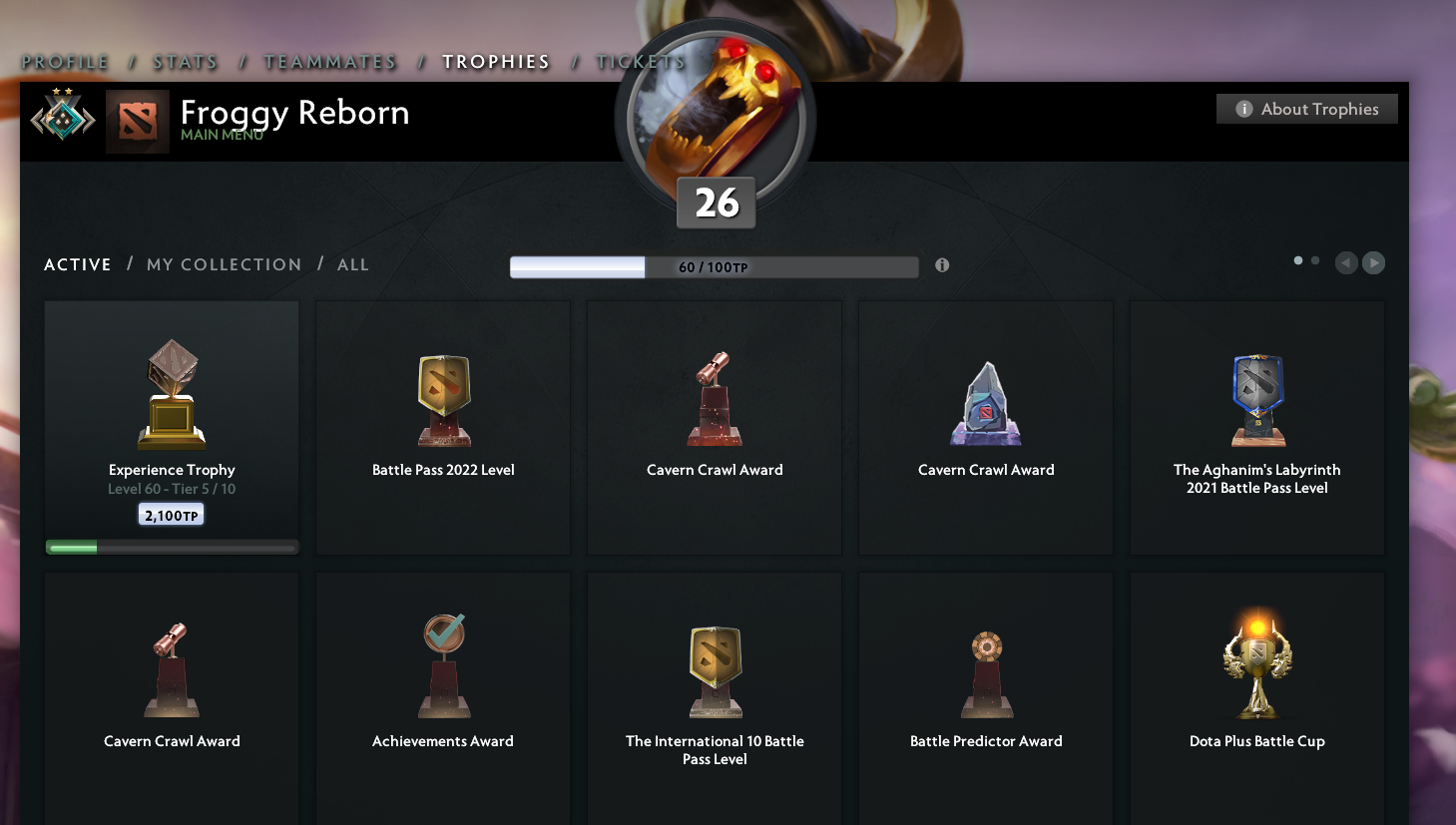
Task: Select the first pagination dot
Action: pos(1297,259)
